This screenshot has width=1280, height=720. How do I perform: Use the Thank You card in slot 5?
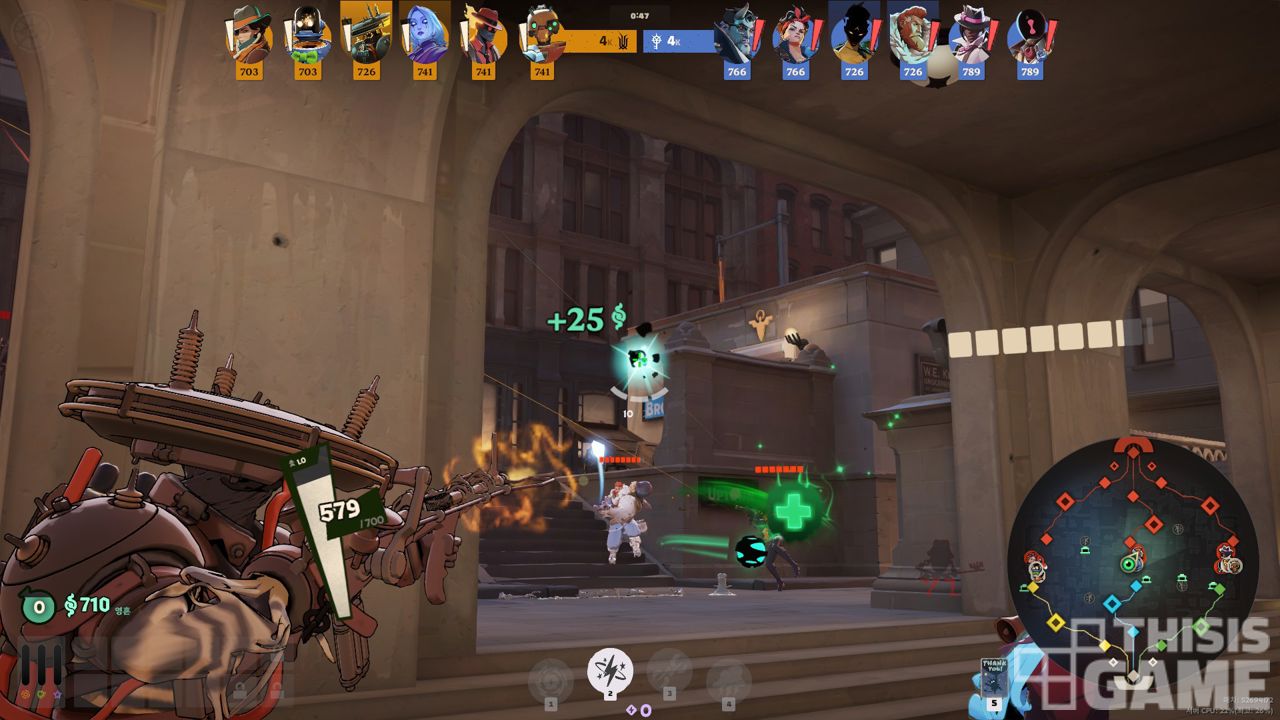(x=993, y=678)
